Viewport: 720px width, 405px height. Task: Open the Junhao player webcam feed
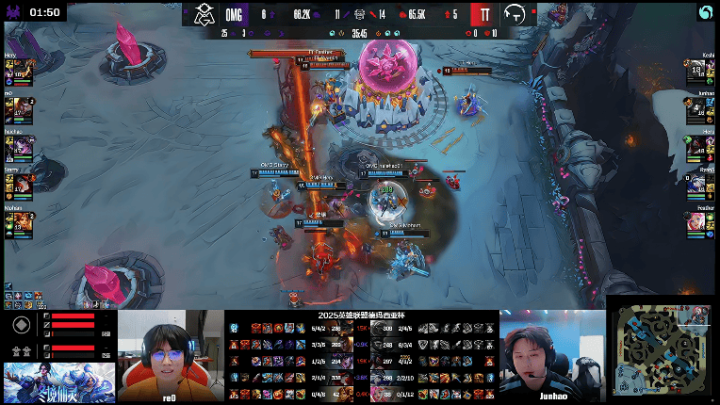coord(552,355)
